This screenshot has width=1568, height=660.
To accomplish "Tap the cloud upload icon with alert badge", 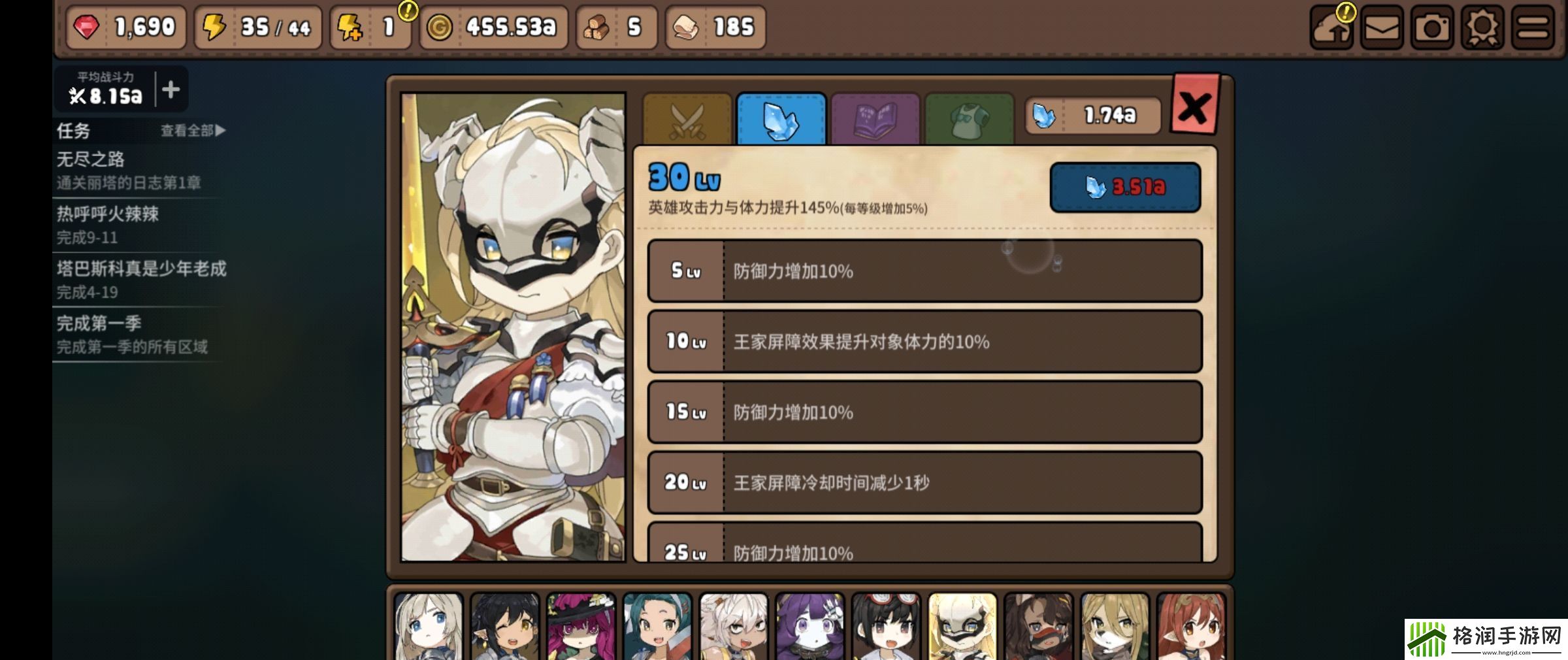I will (1333, 27).
